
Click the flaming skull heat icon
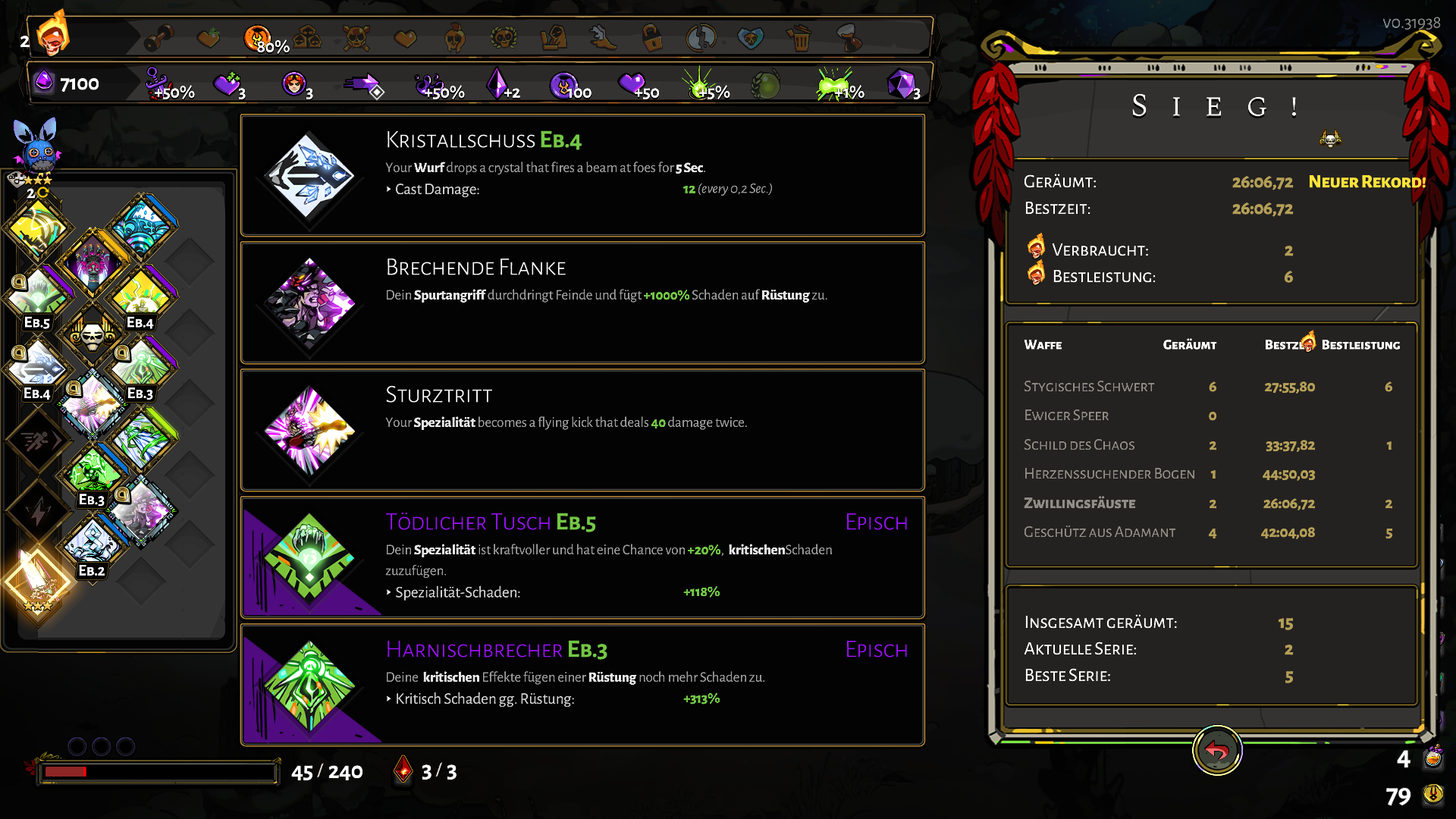53,35
